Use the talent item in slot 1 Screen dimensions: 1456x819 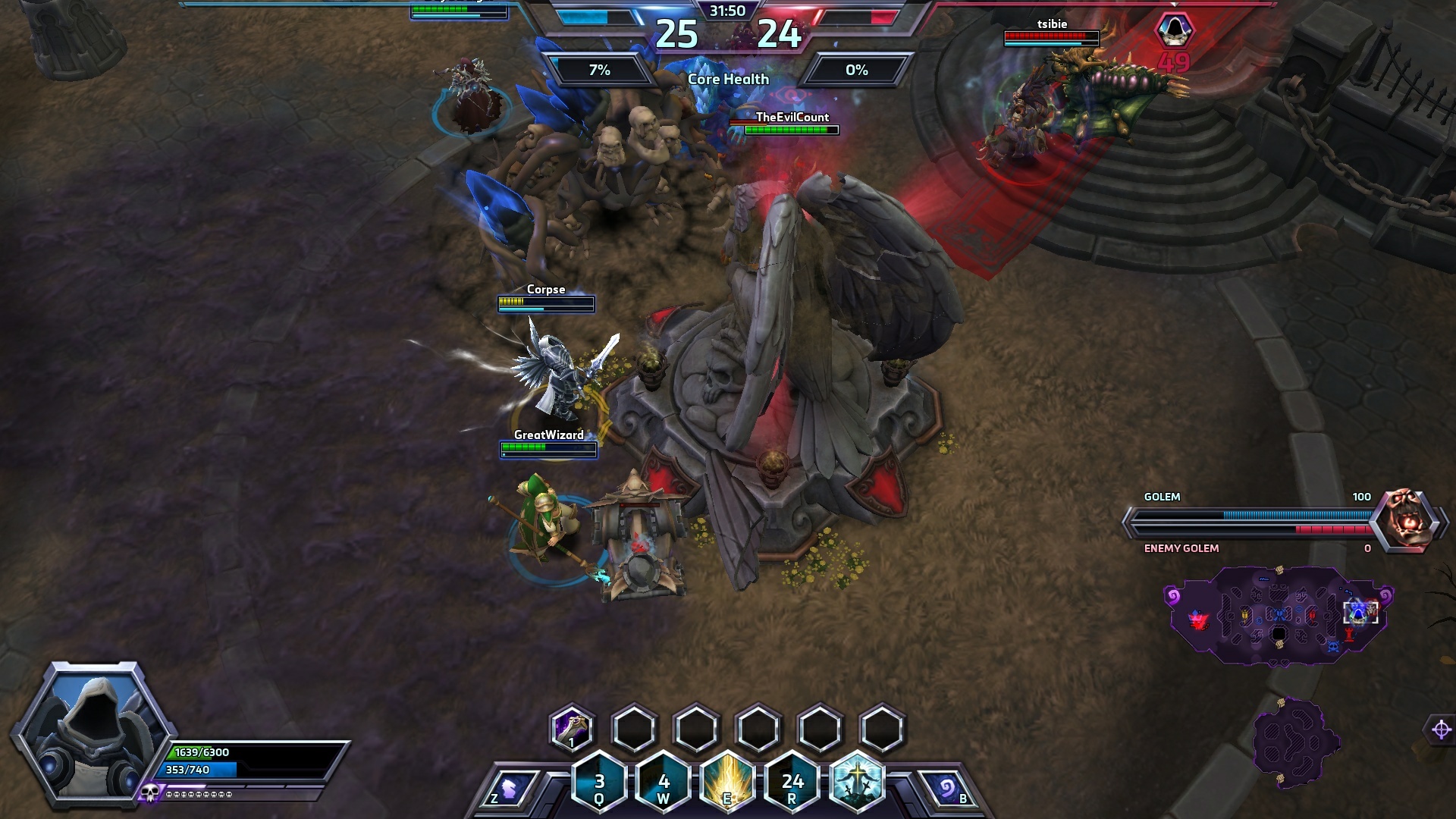point(572,728)
